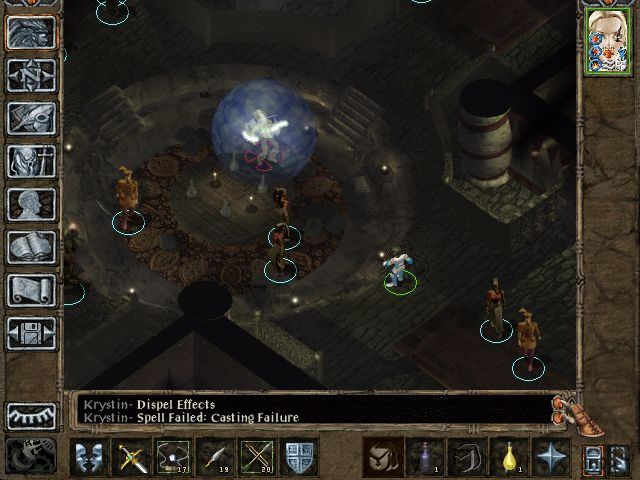640x480 pixels.
Task: Equip the crossed sword weapon slot
Action: pyautogui.click(x=133, y=457)
